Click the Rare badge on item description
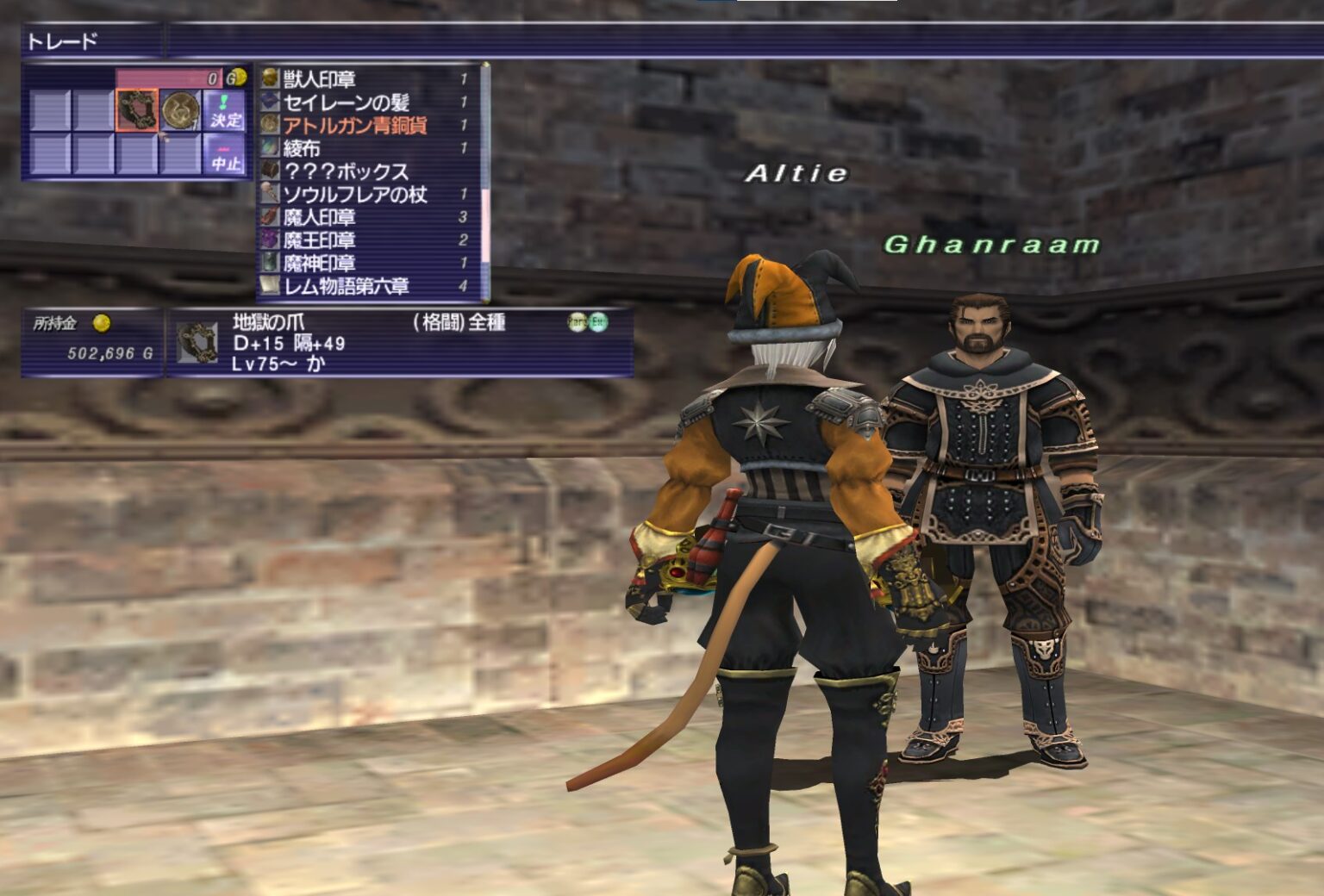The width and height of the screenshot is (1324, 896). [577, 322]
